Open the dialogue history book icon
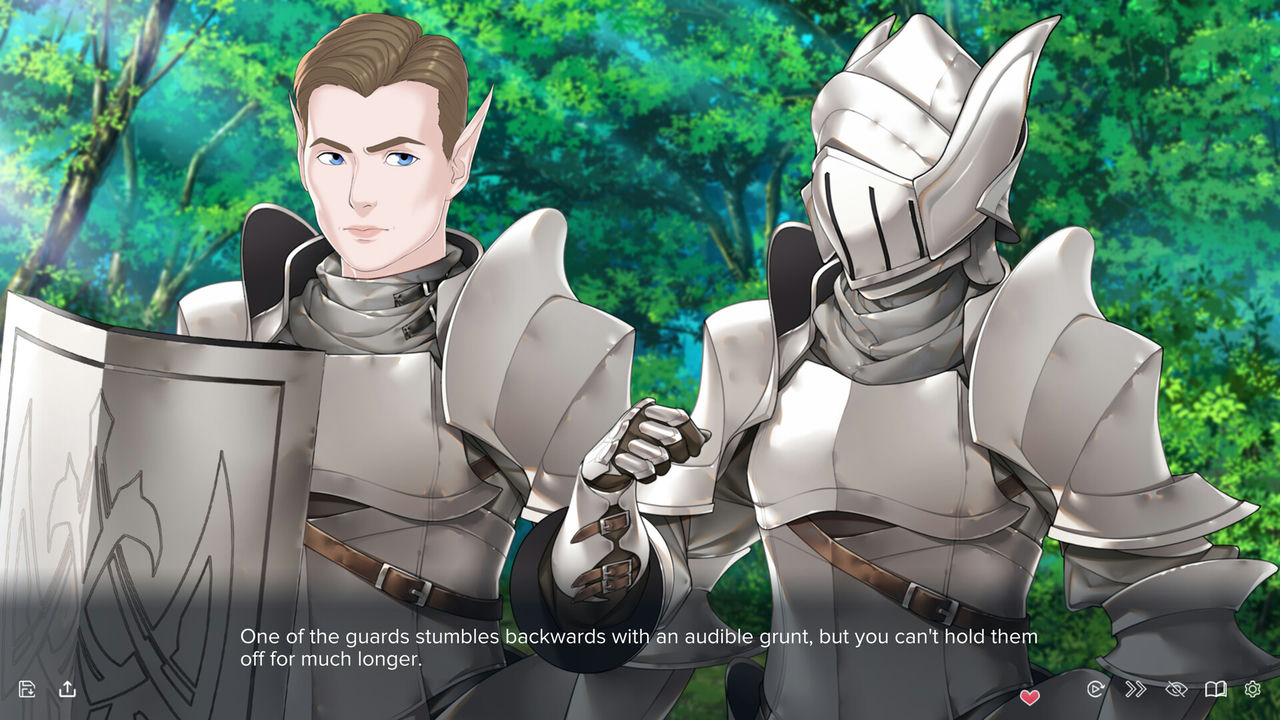The height and width of the screenshot is (720, 1280). 1216,689
